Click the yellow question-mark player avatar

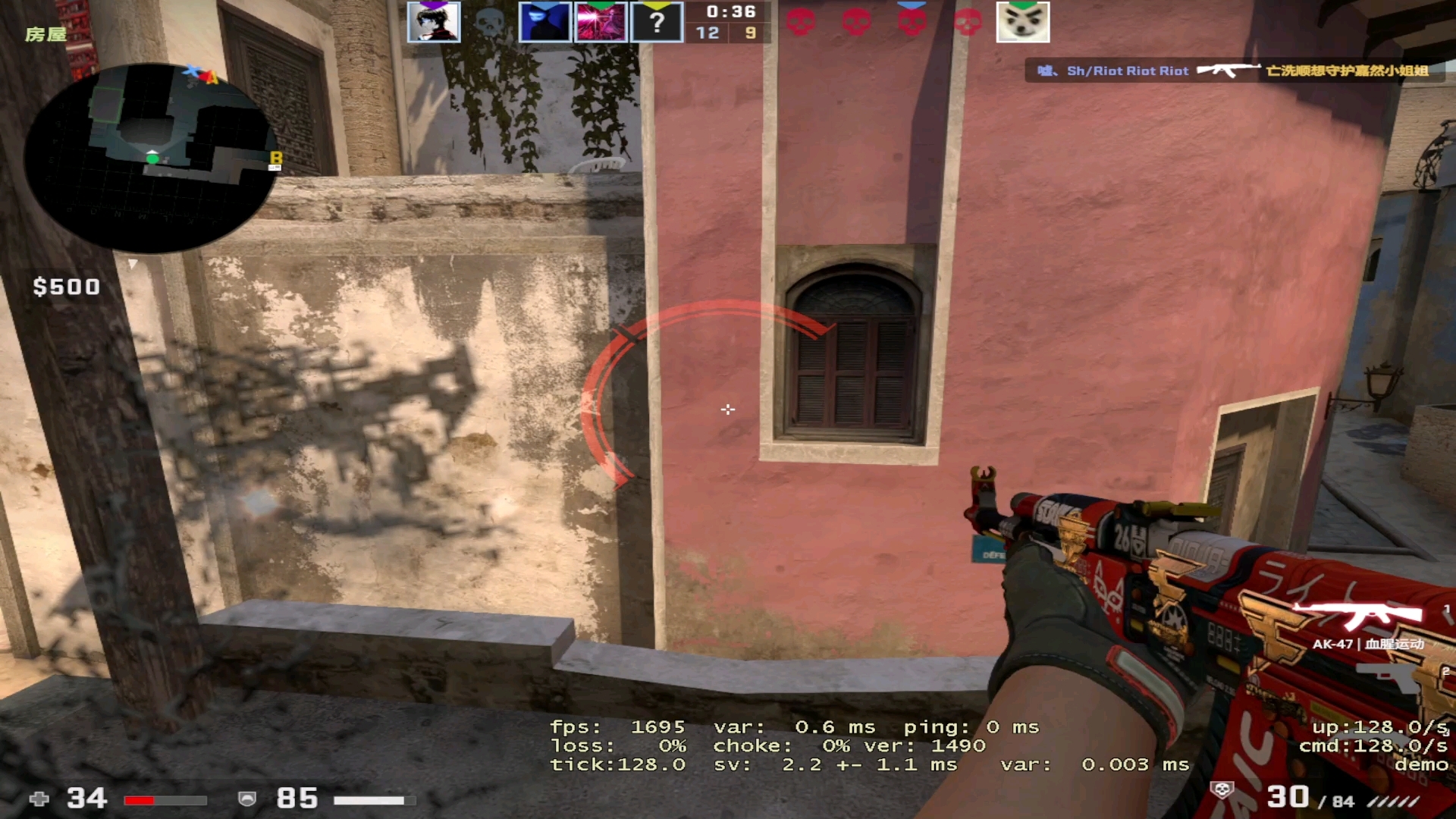point(657,22)
